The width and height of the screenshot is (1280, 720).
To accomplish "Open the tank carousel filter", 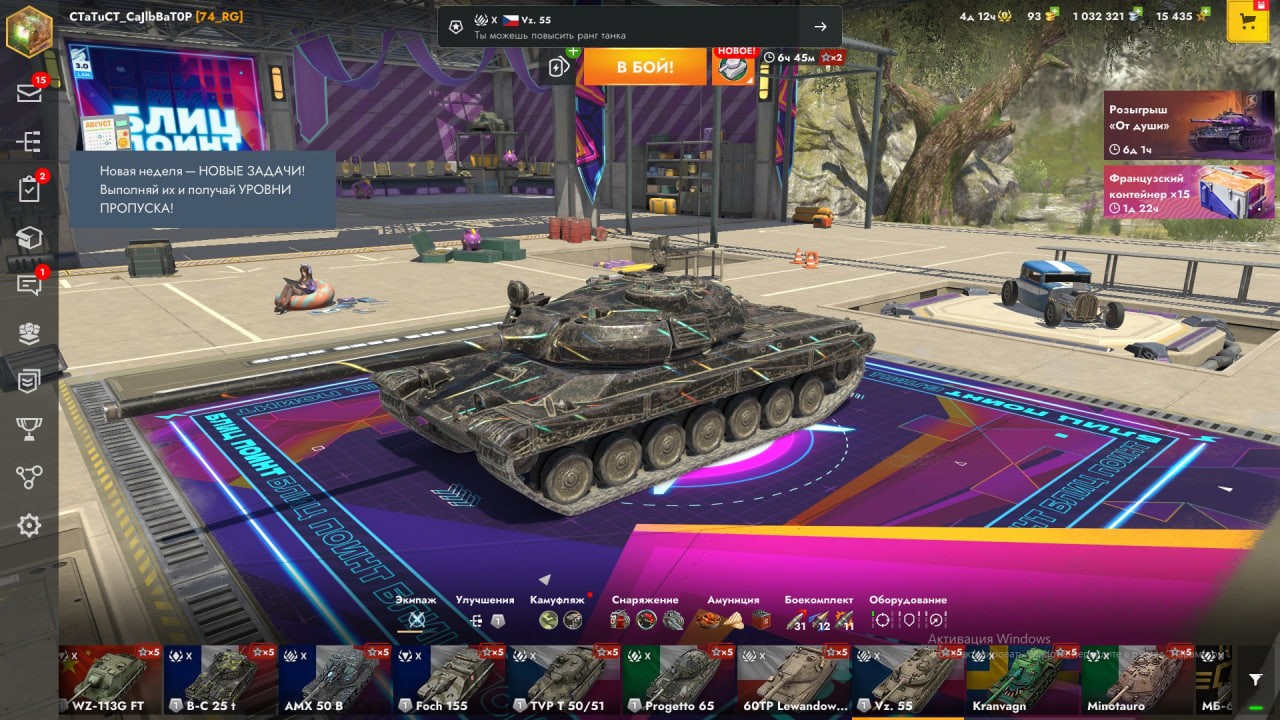I will click(1256, 679).
